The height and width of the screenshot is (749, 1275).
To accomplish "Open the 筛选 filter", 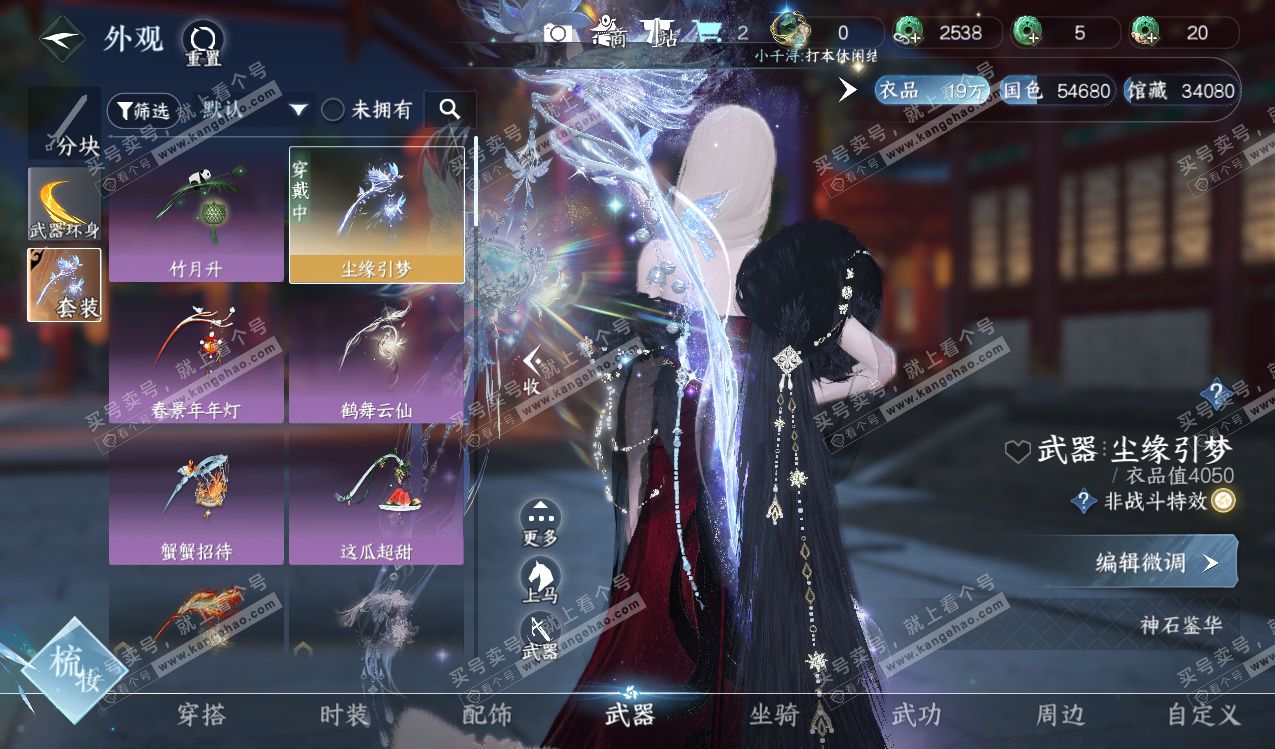I will coord(144,110).
